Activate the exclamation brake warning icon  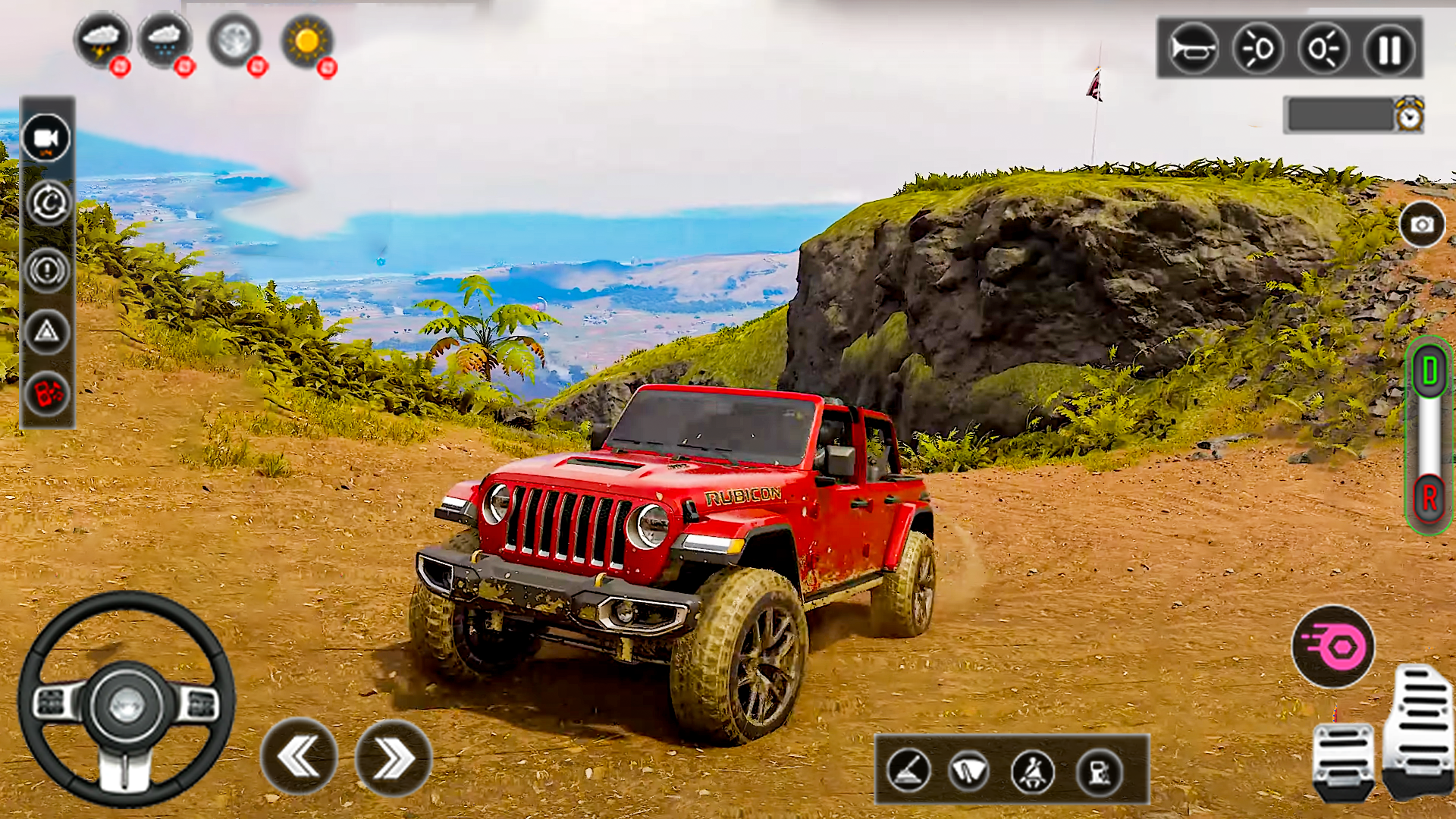pyautogui.click(x=47, y=269)
